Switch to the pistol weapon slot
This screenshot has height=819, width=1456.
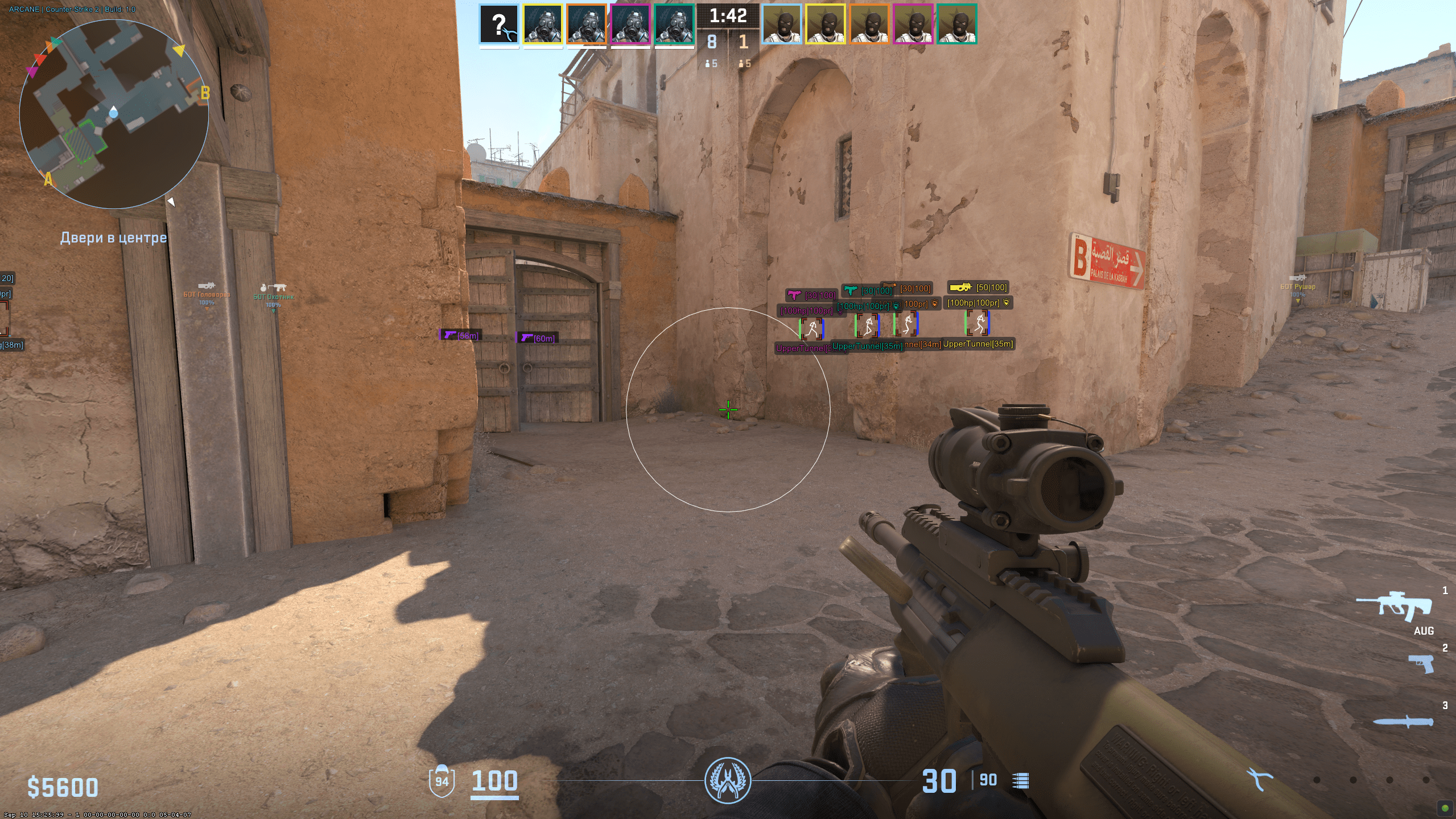click(x=1420, y=664)
